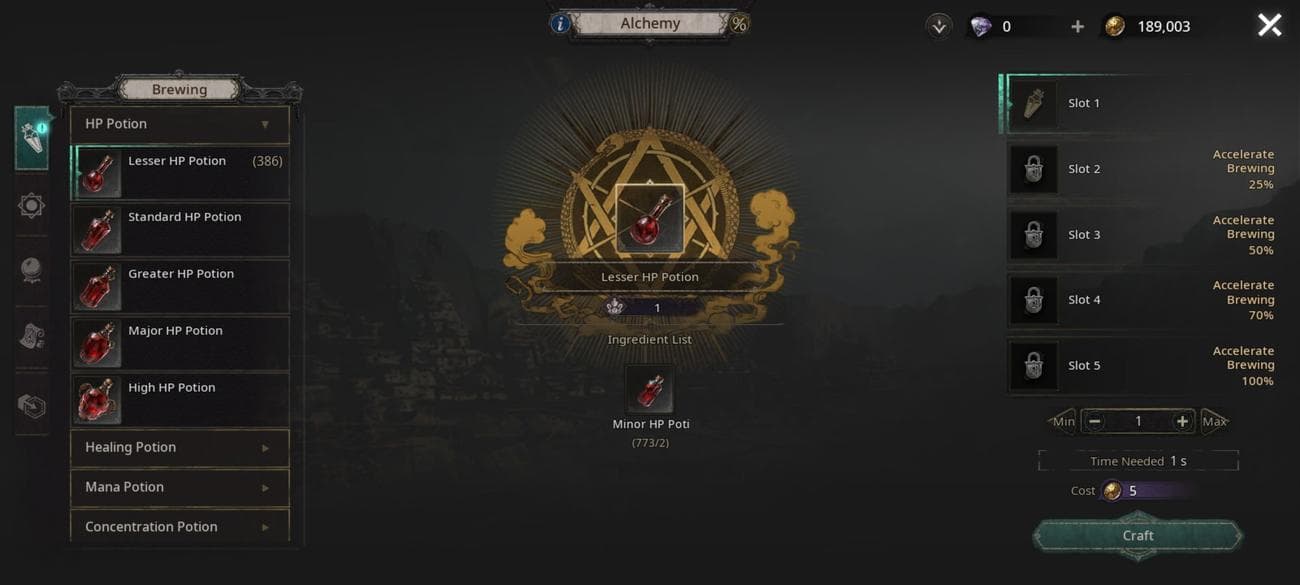Expand the Mana Potion category

pyautogui.click(x=180, y=488)
